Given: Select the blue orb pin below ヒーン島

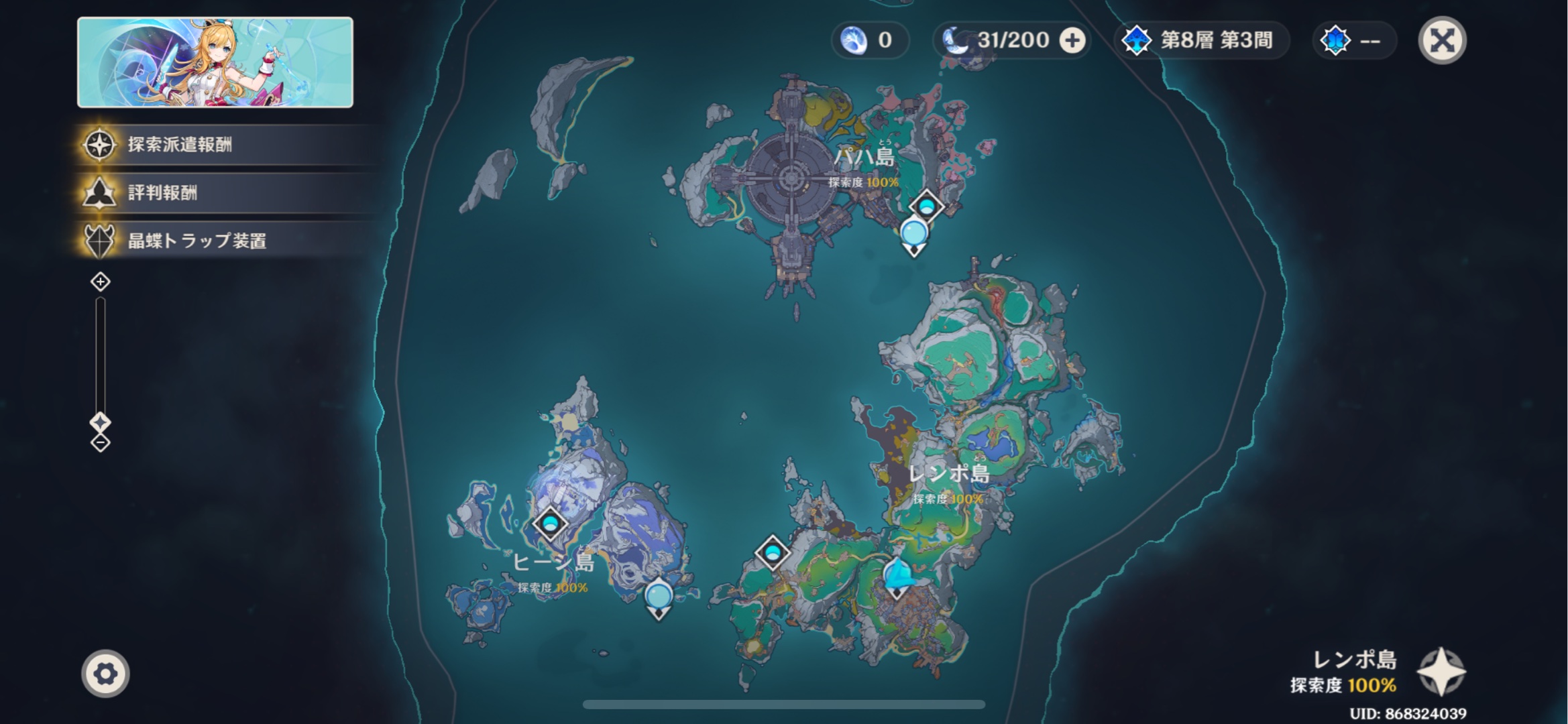Looking at the screenshot, I should 658,596.
